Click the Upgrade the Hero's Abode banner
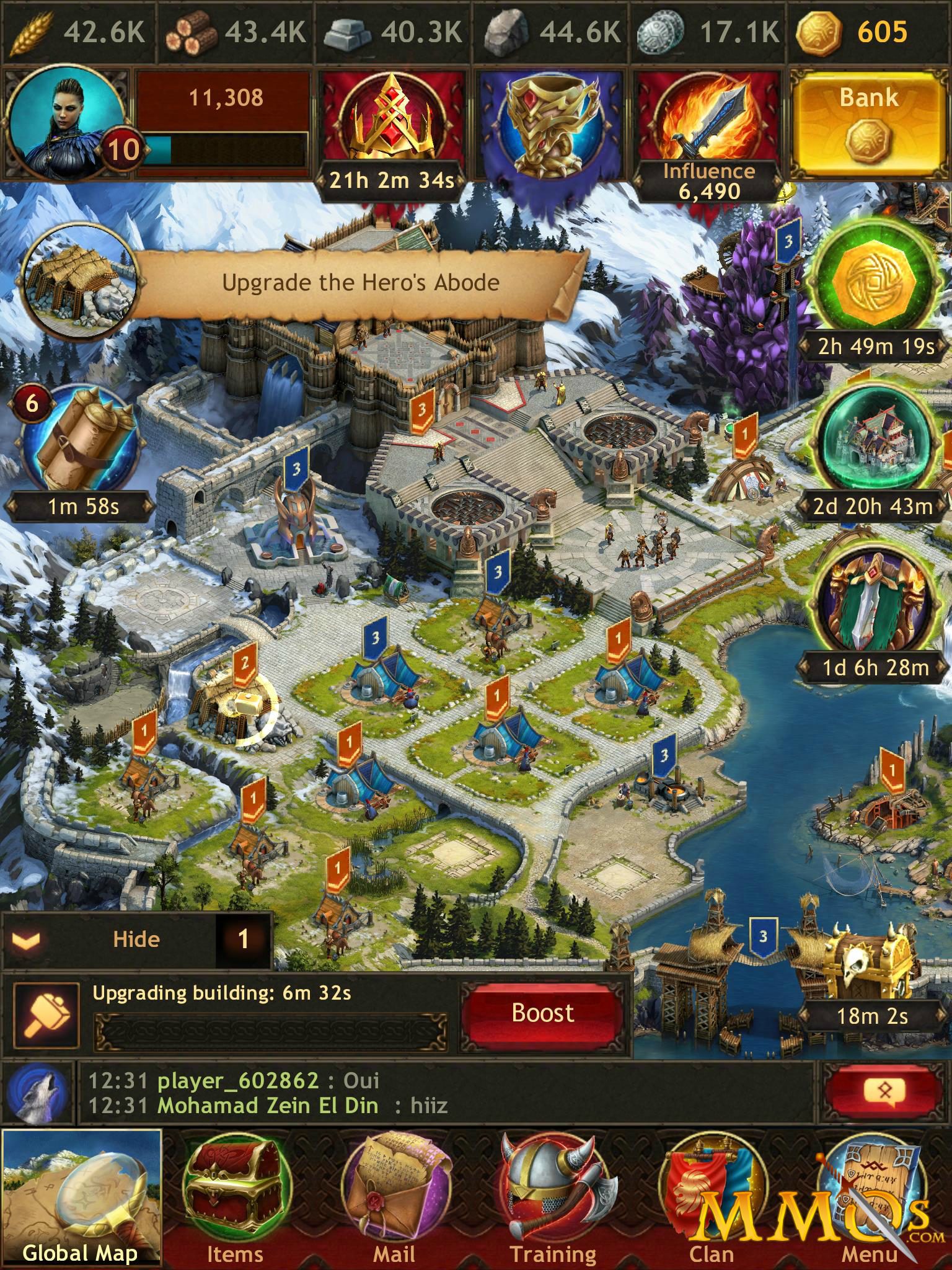 (x=359, y=282)
